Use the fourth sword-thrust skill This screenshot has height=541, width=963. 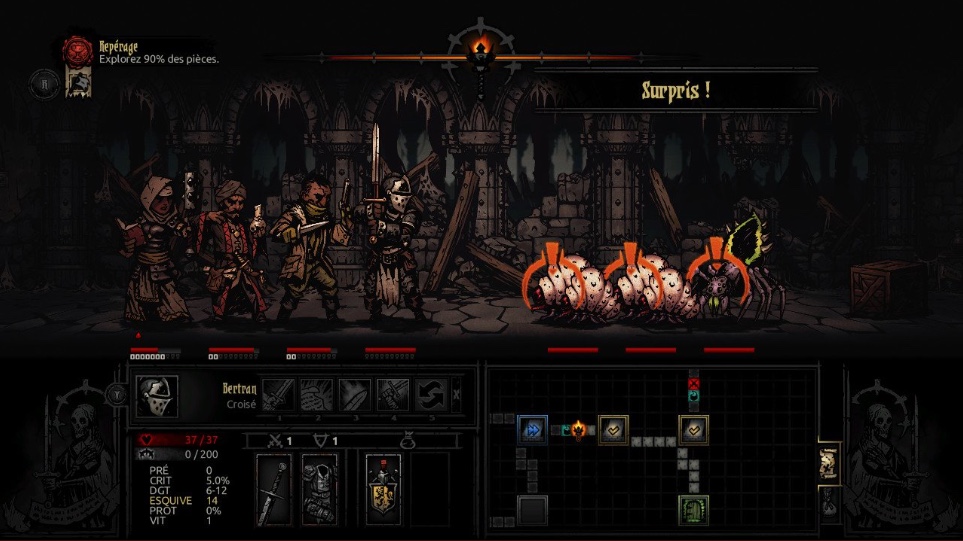click(392, 394)
